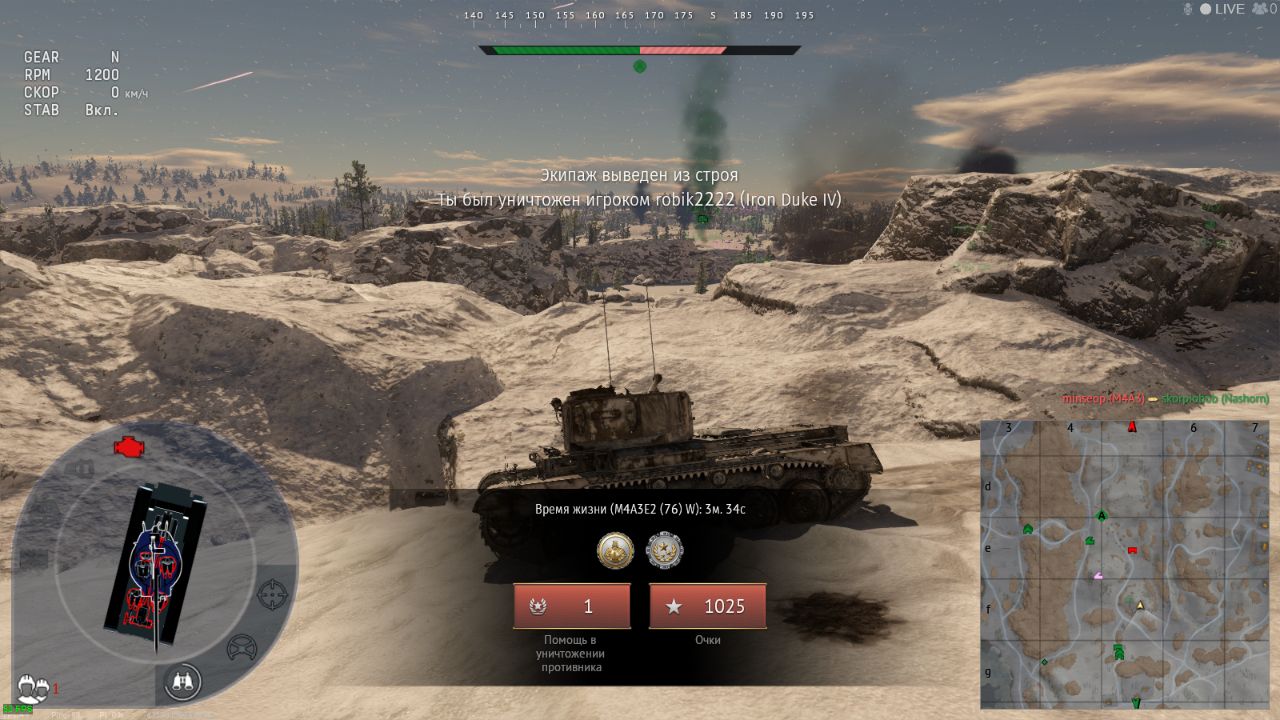This screenshot has width=1280, height=720.
Task: Open the tank damage model panel
Action: (x=156, y=566)
